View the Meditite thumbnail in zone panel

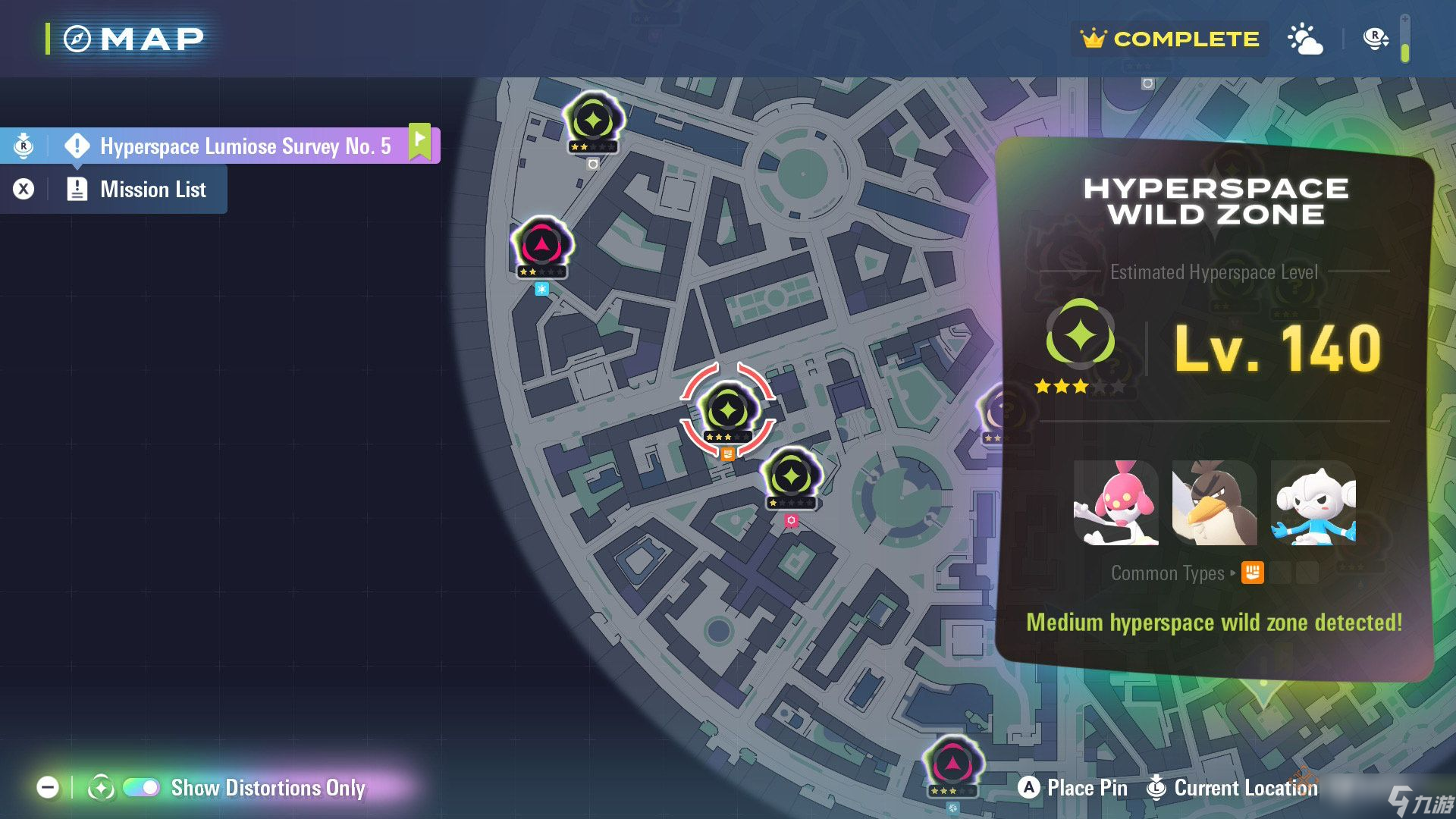[1313, 503]
